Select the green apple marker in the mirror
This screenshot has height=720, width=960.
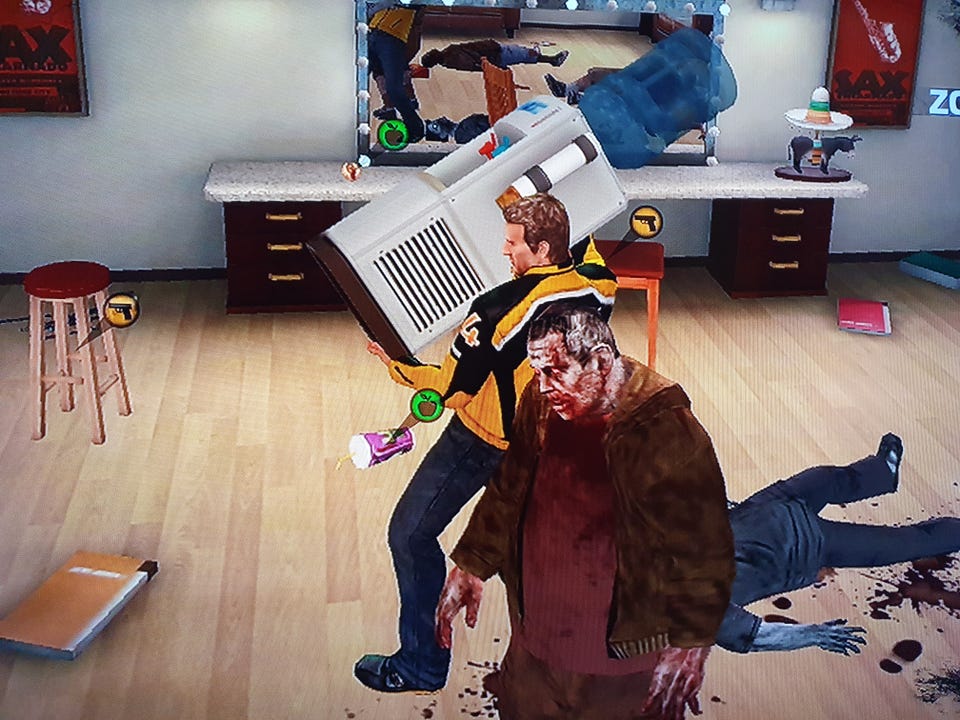coord(393,134)
